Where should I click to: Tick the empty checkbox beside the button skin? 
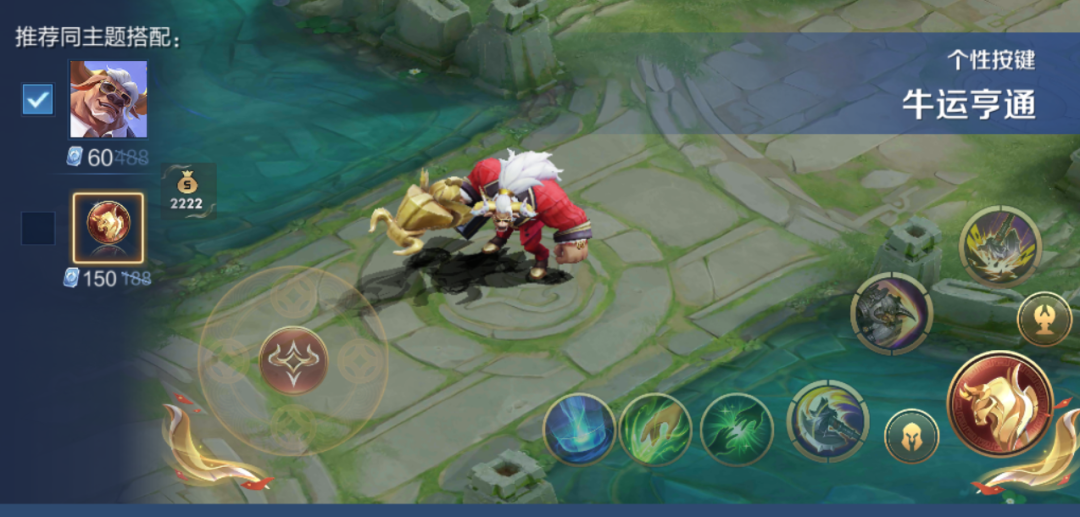point(38,229)
